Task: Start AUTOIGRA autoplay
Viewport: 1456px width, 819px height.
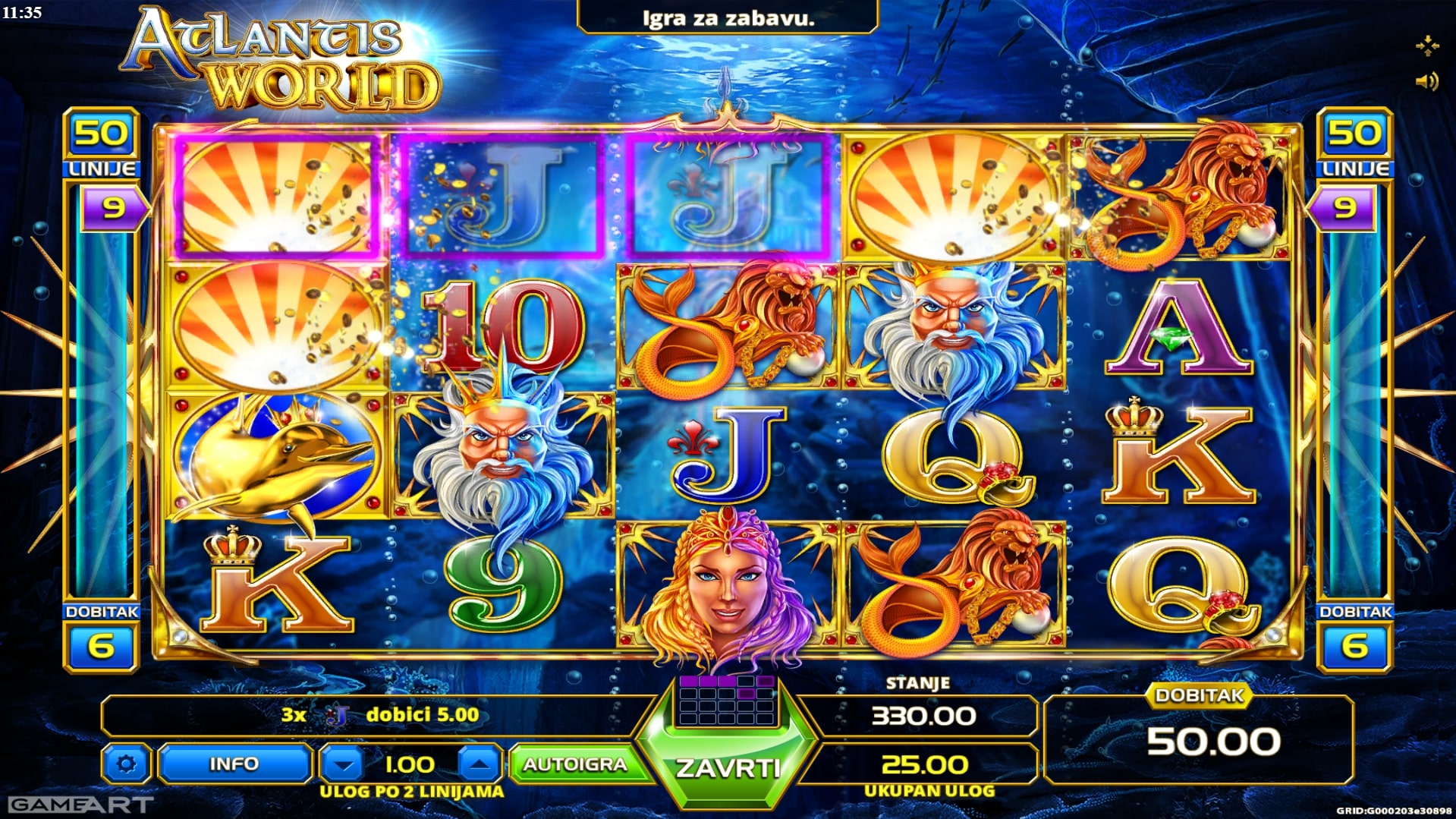Action: pos(574,764)
